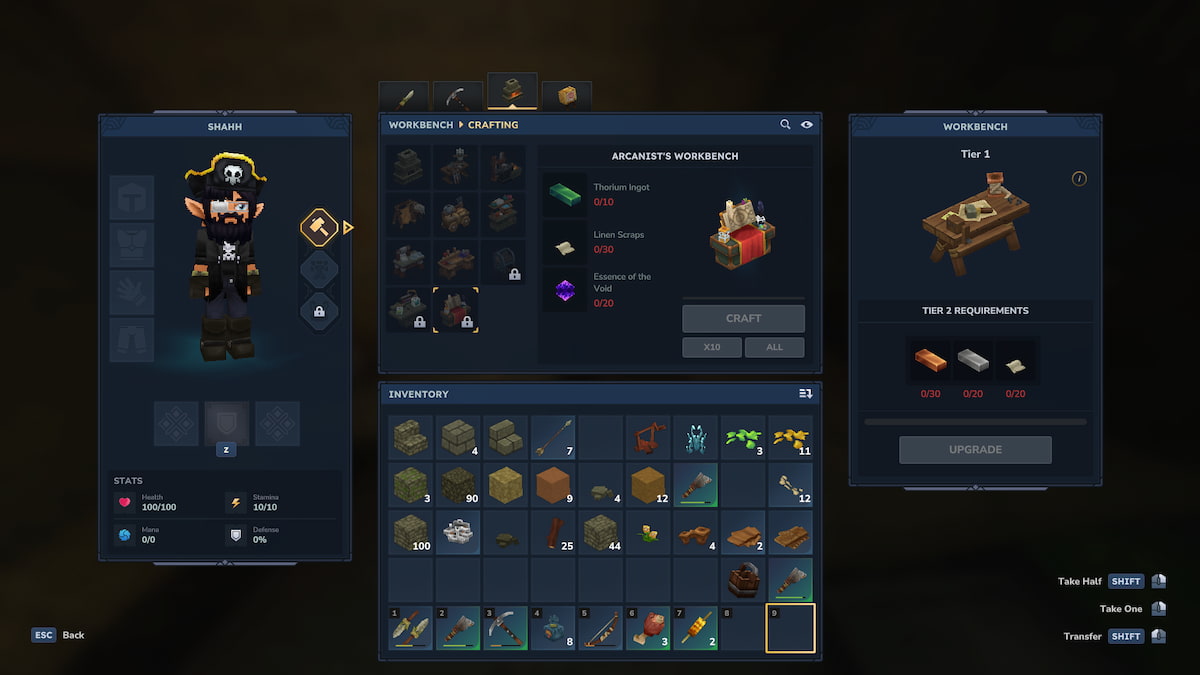Open the crafting search magnifier
This screenshot has height=675, width=1200.
click(x=786, y=125)
